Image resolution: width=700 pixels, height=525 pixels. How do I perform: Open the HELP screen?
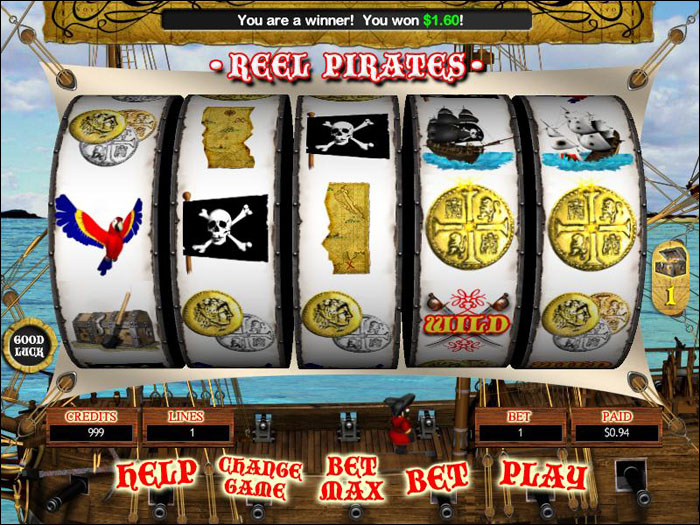click(157, 473)
